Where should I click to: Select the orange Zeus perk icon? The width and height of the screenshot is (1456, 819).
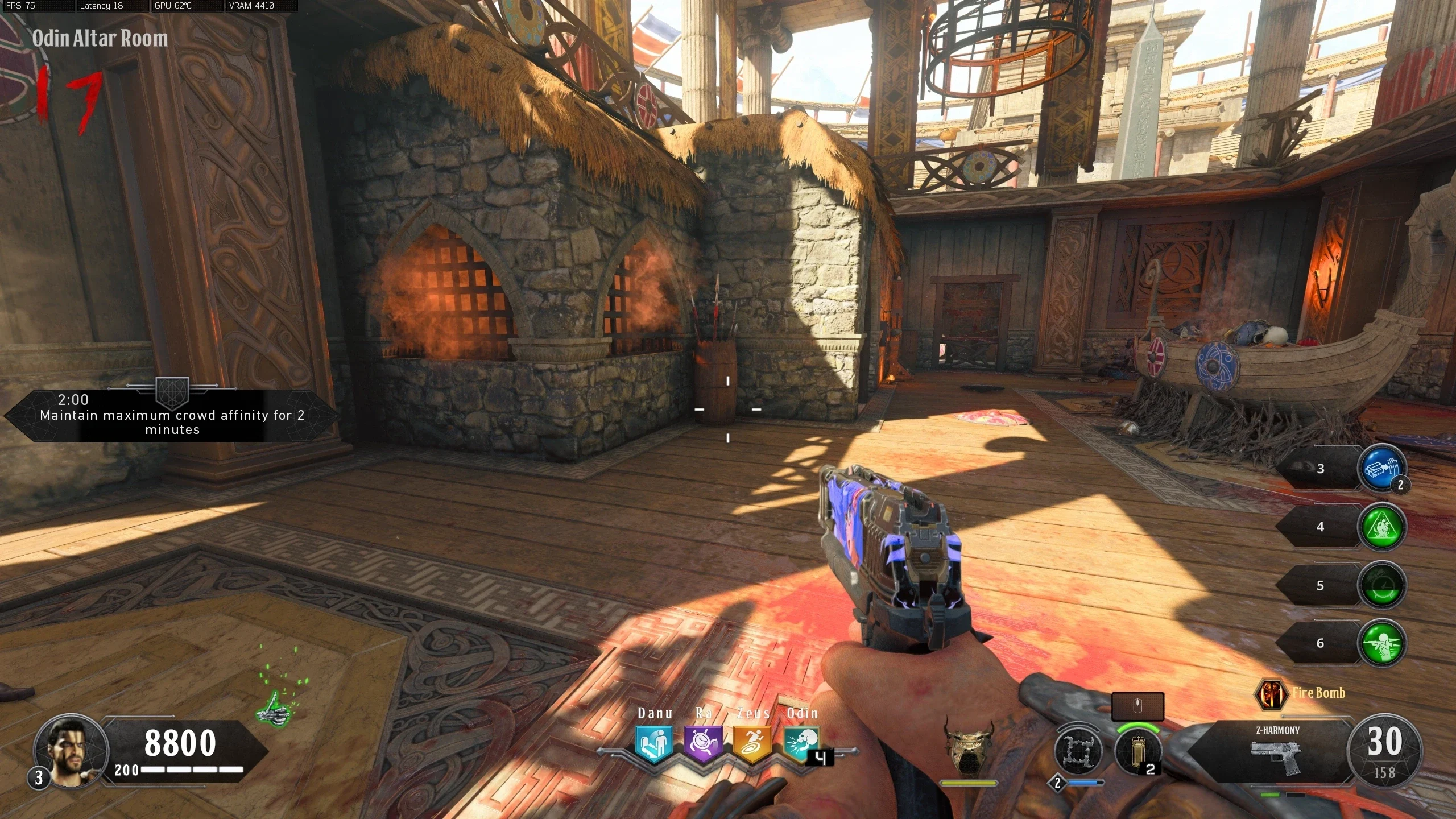coord(752,743)
